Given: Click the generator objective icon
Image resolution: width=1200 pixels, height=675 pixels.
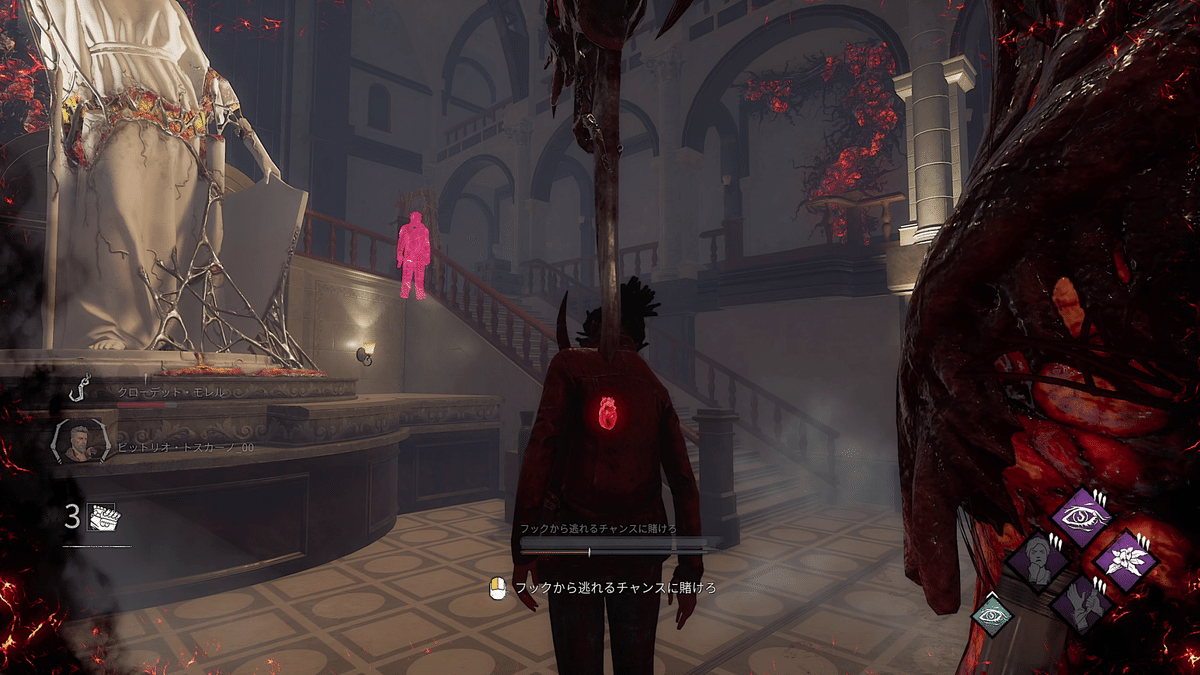Looking at the screenshot, I should pos(101,517).
